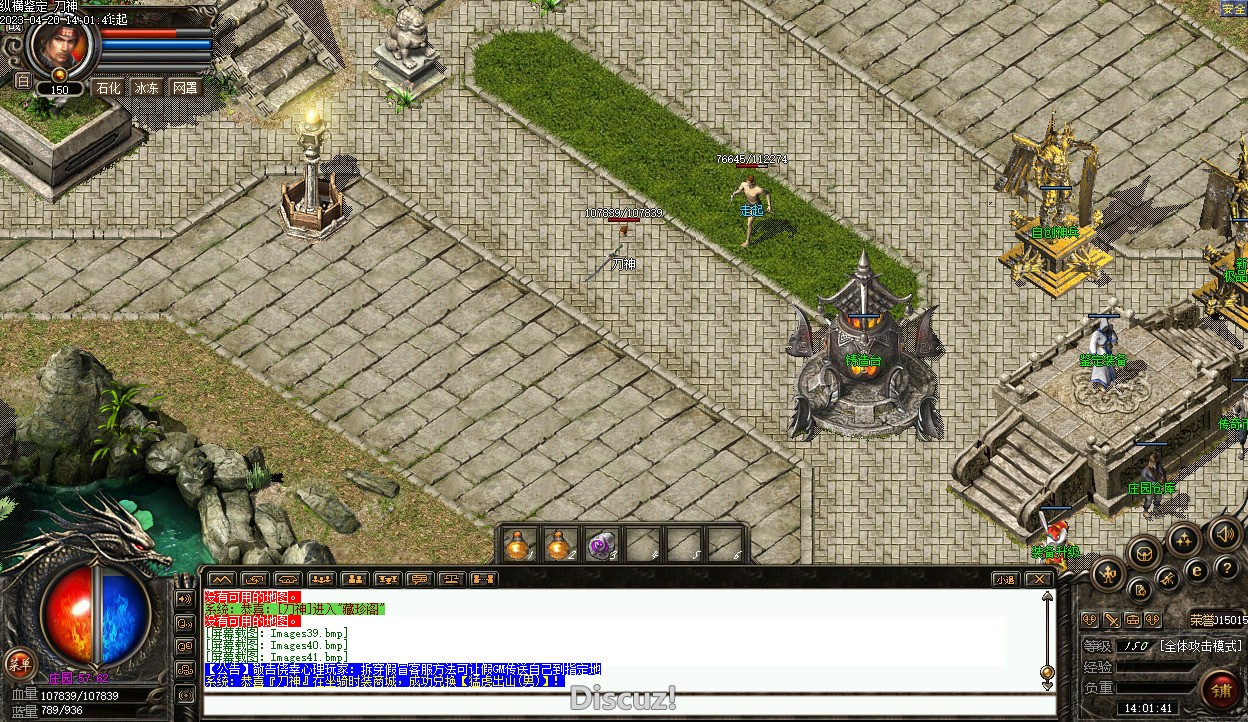Select the first orange potion hotbar slot
This screenshot has width=1248, height=722.
pos(517,545)
